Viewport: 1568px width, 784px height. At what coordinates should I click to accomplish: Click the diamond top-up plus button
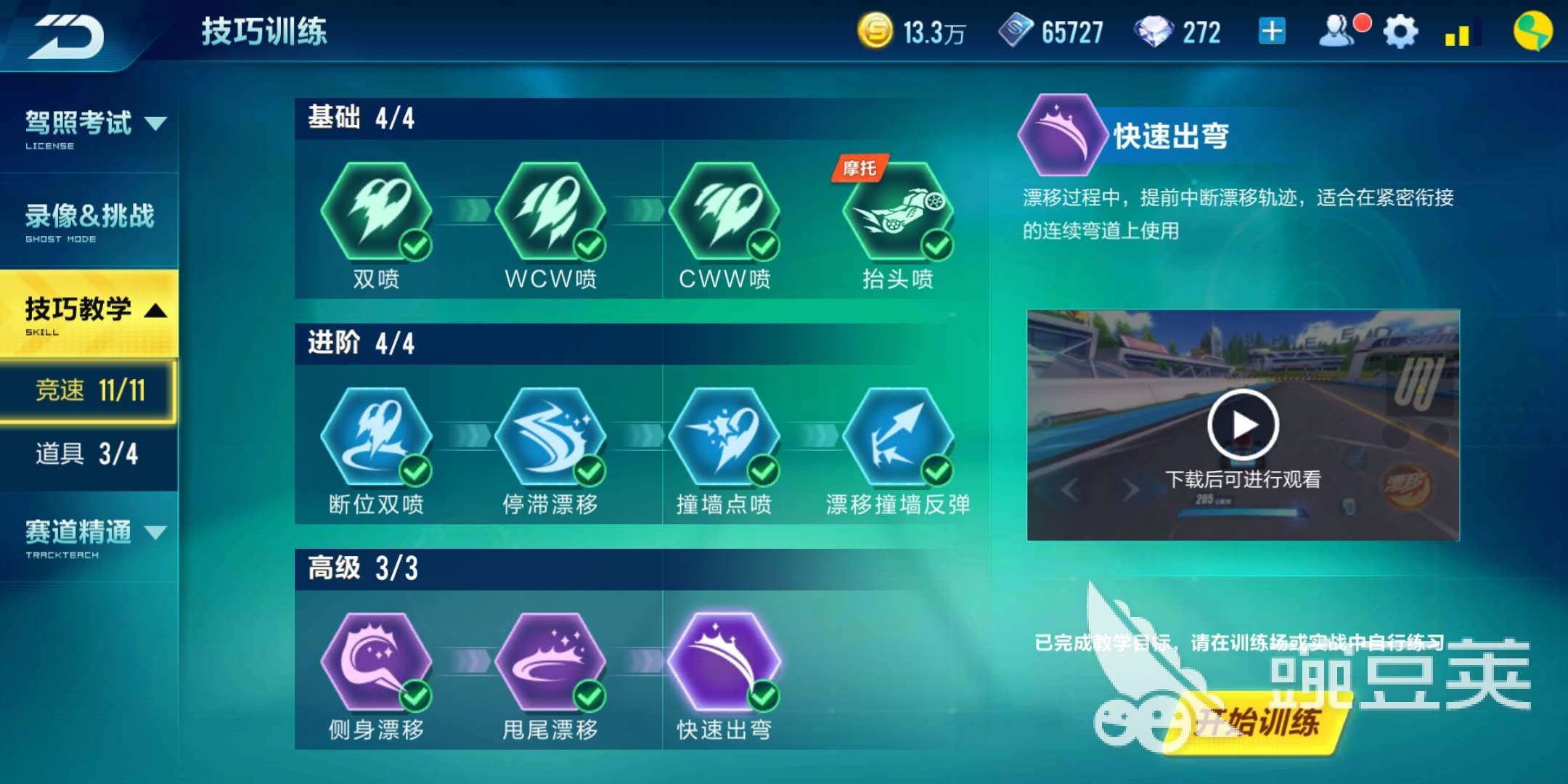(x=1271, y=30)
